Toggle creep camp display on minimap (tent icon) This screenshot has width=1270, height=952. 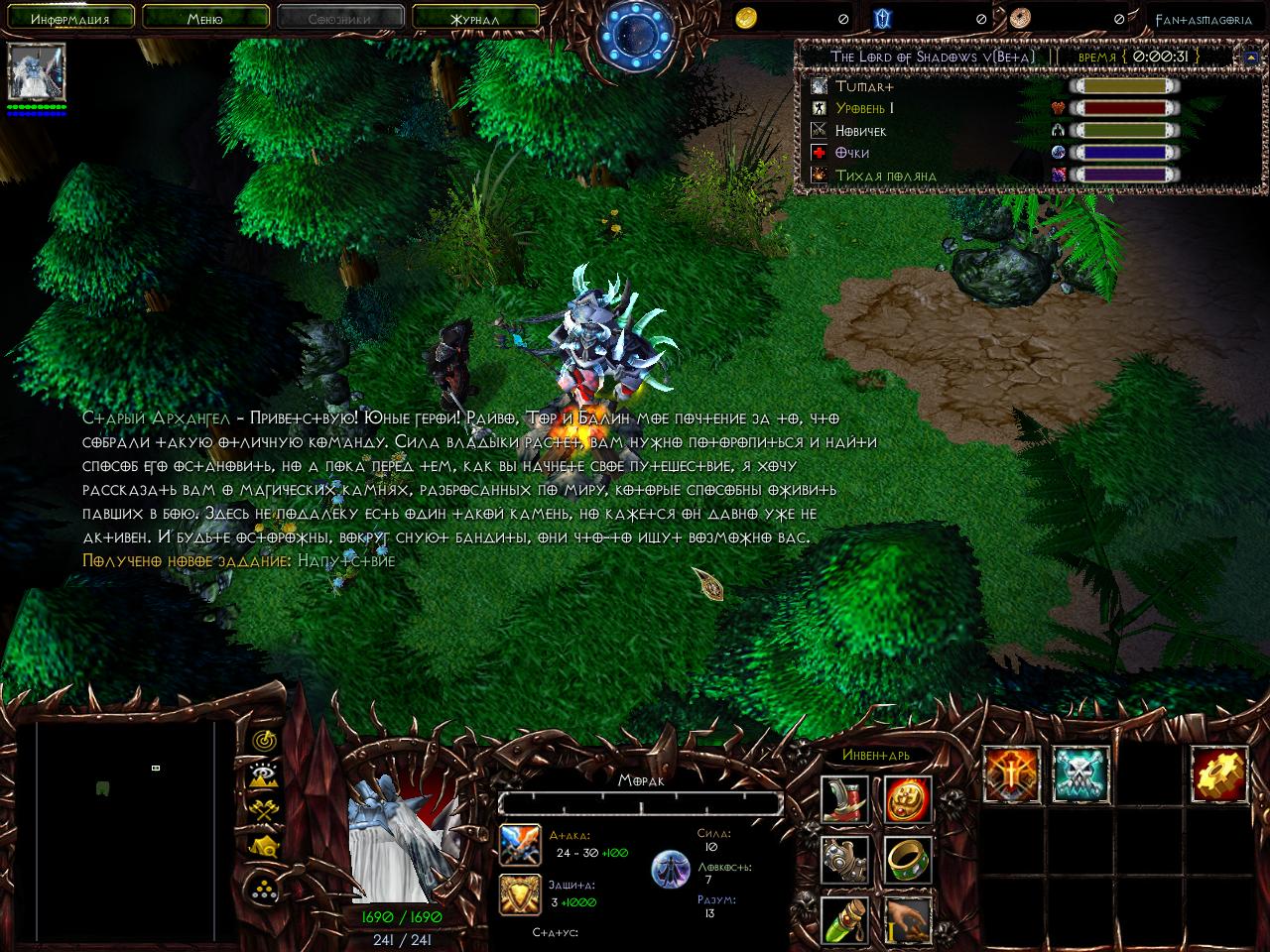263,846
